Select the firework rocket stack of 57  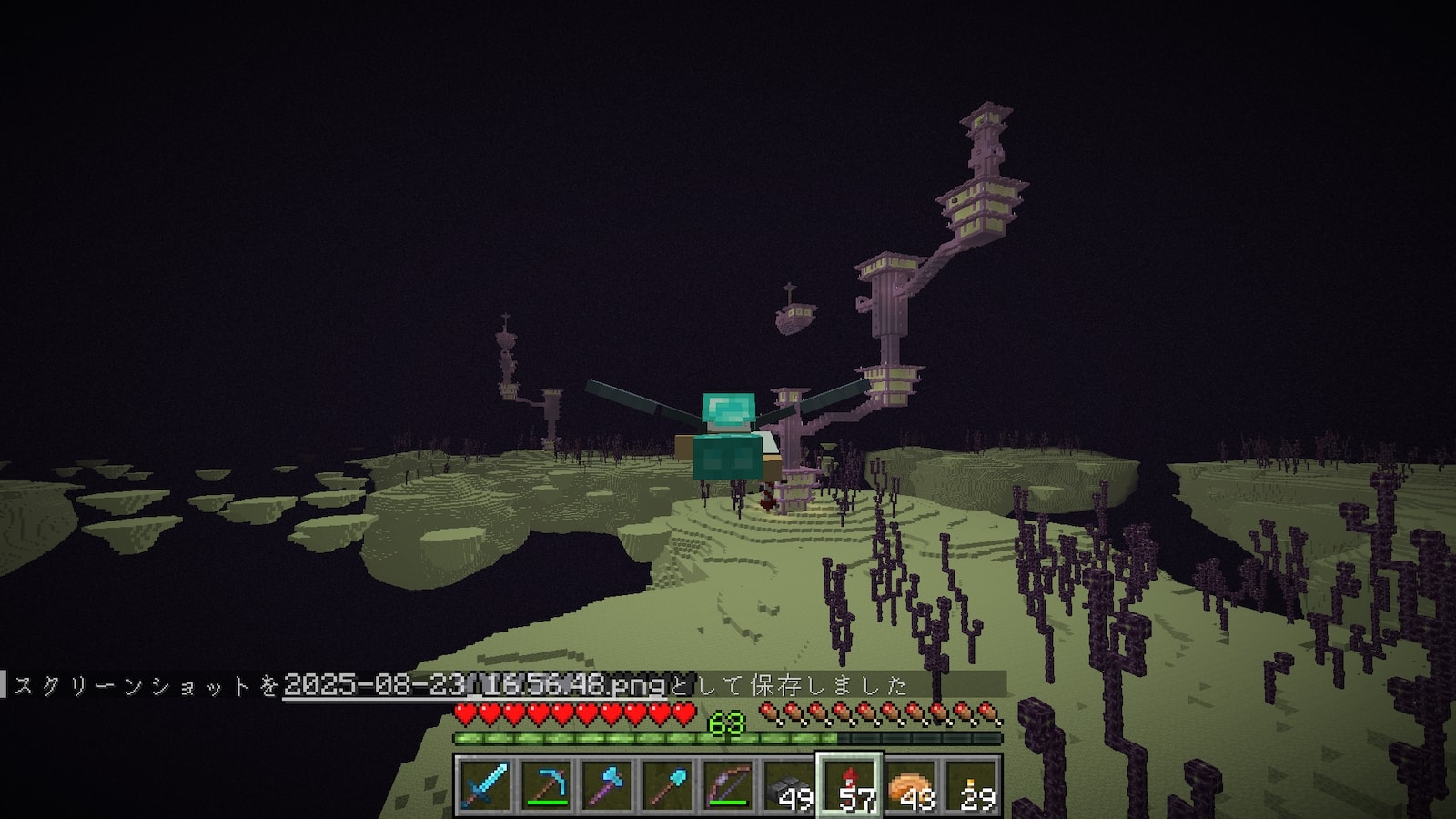point(850,784)
